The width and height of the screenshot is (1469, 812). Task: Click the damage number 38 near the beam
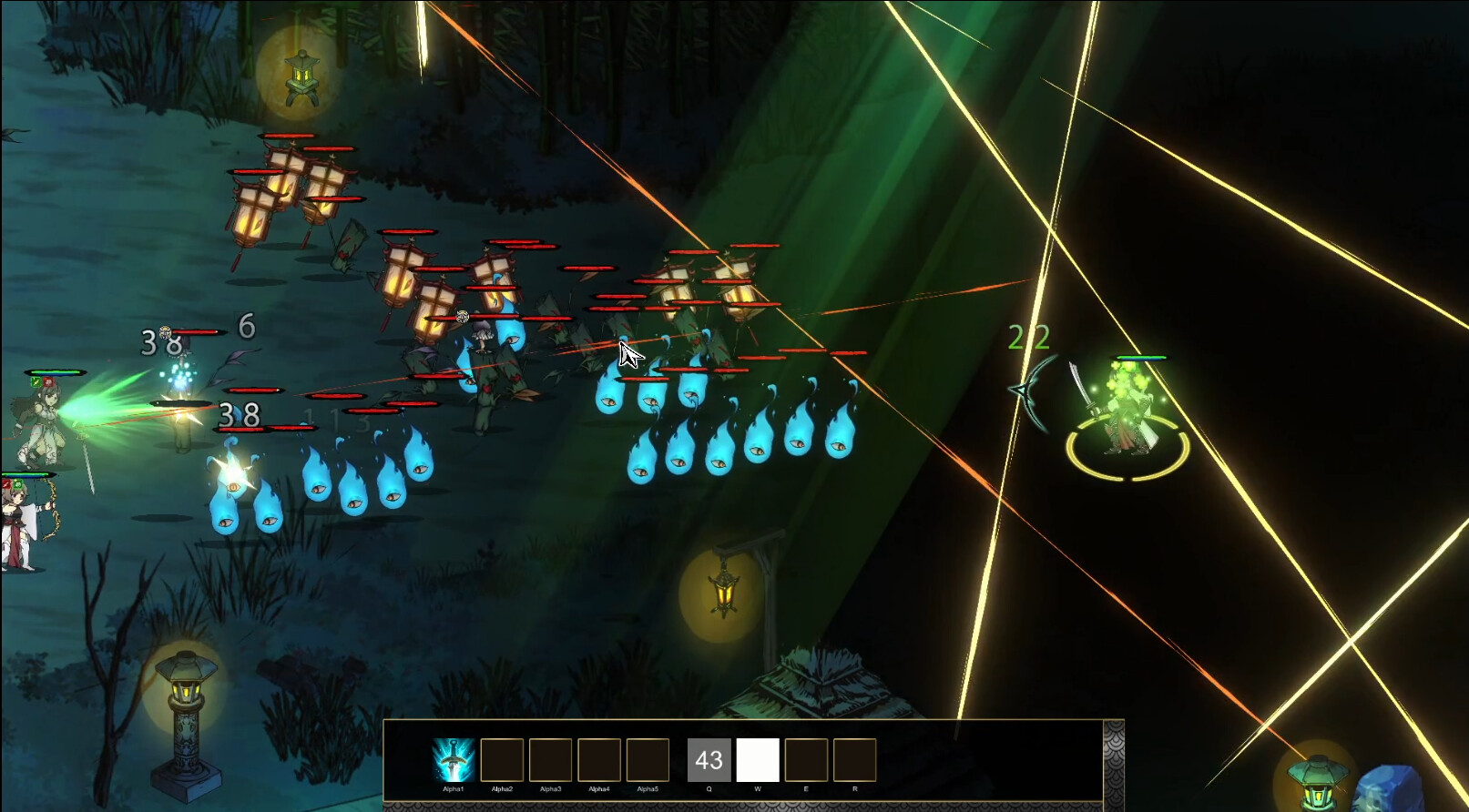239,414
